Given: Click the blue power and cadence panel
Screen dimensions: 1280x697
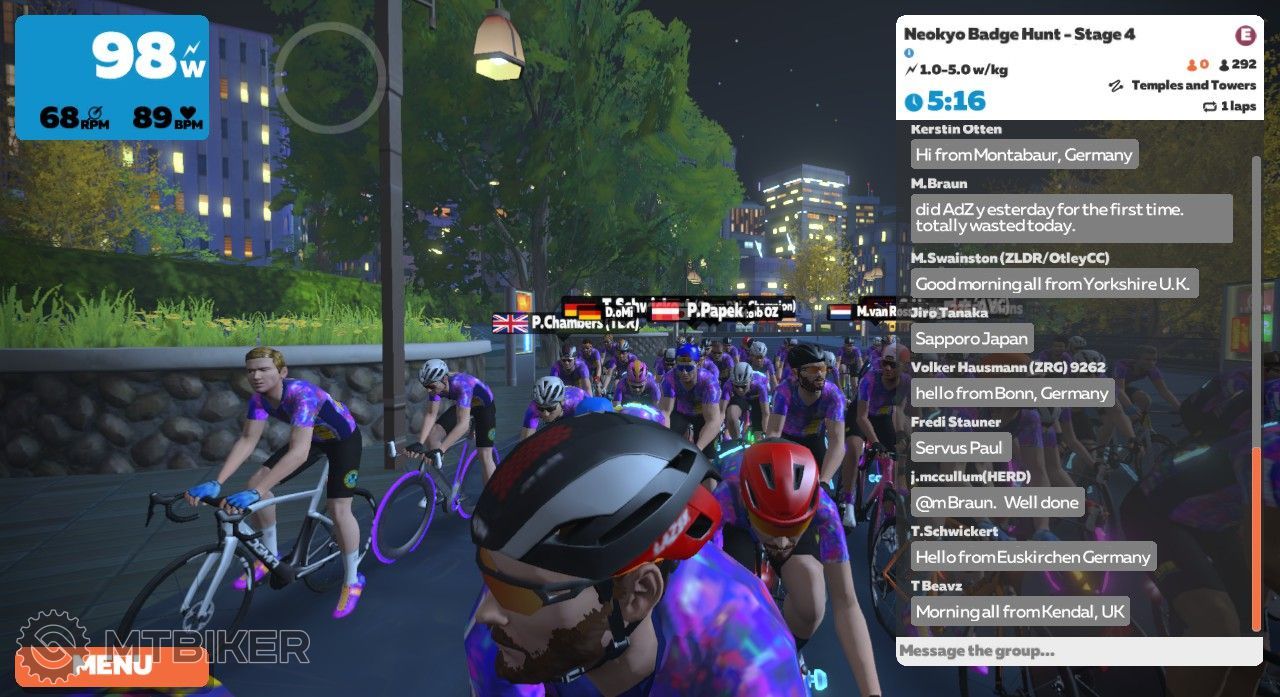Looking at the screenshot, I should pyautogui.click(x=112, y=76).
